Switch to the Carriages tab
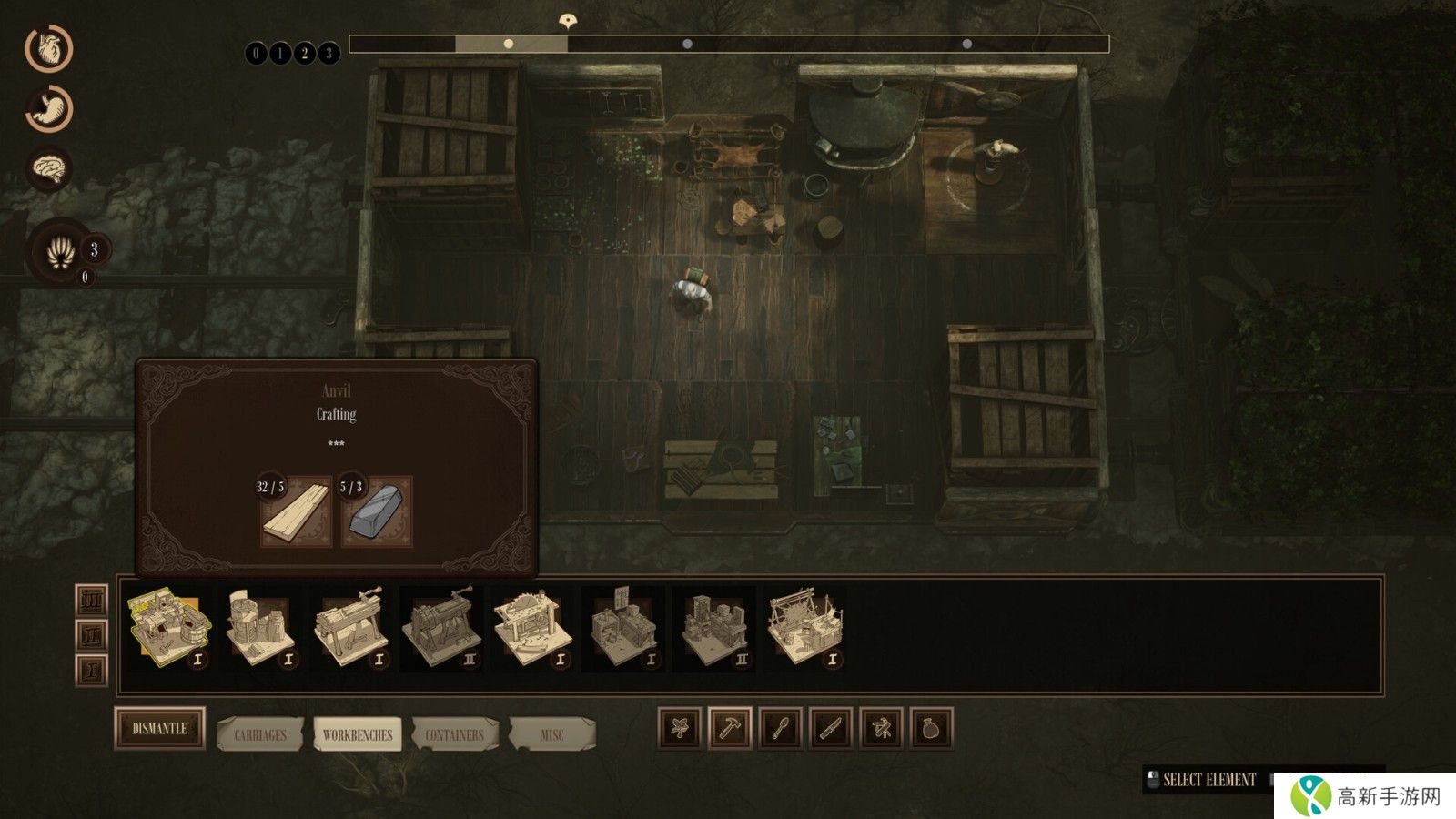The height and width of the screenshot is (819, 1456). tap(260, 734)
